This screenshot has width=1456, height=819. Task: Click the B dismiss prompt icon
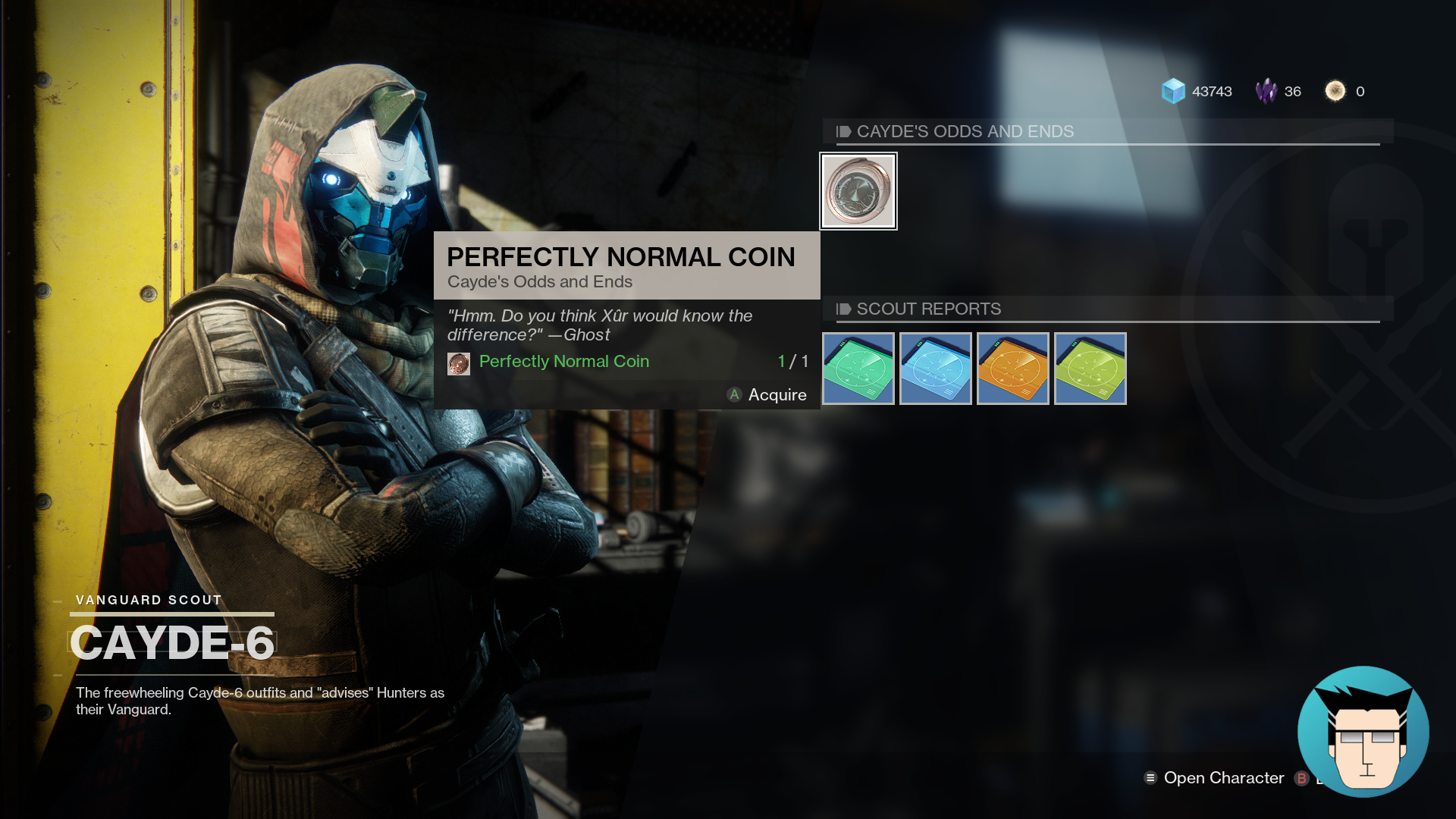1301,778
